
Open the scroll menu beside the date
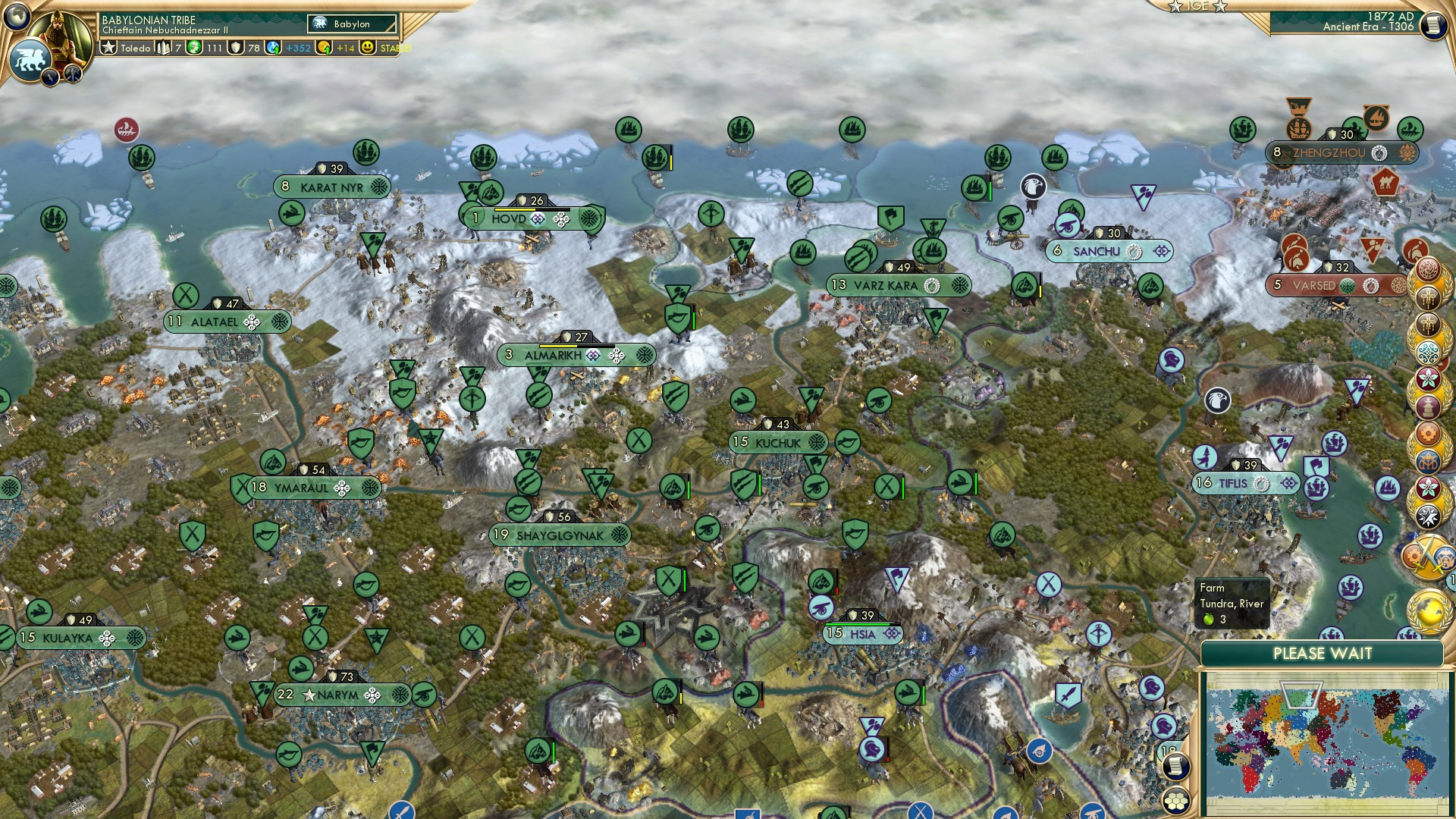[x=1432, y=26]
